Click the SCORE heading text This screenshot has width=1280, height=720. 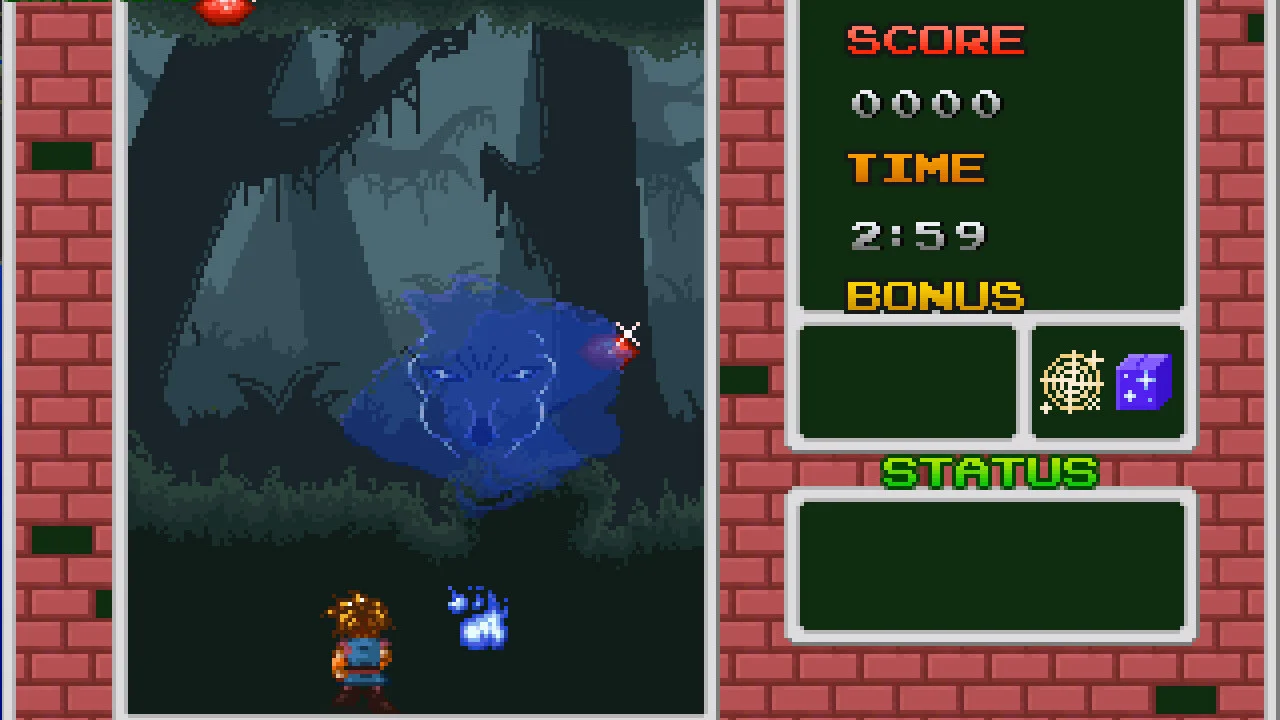tap(934, 40)
